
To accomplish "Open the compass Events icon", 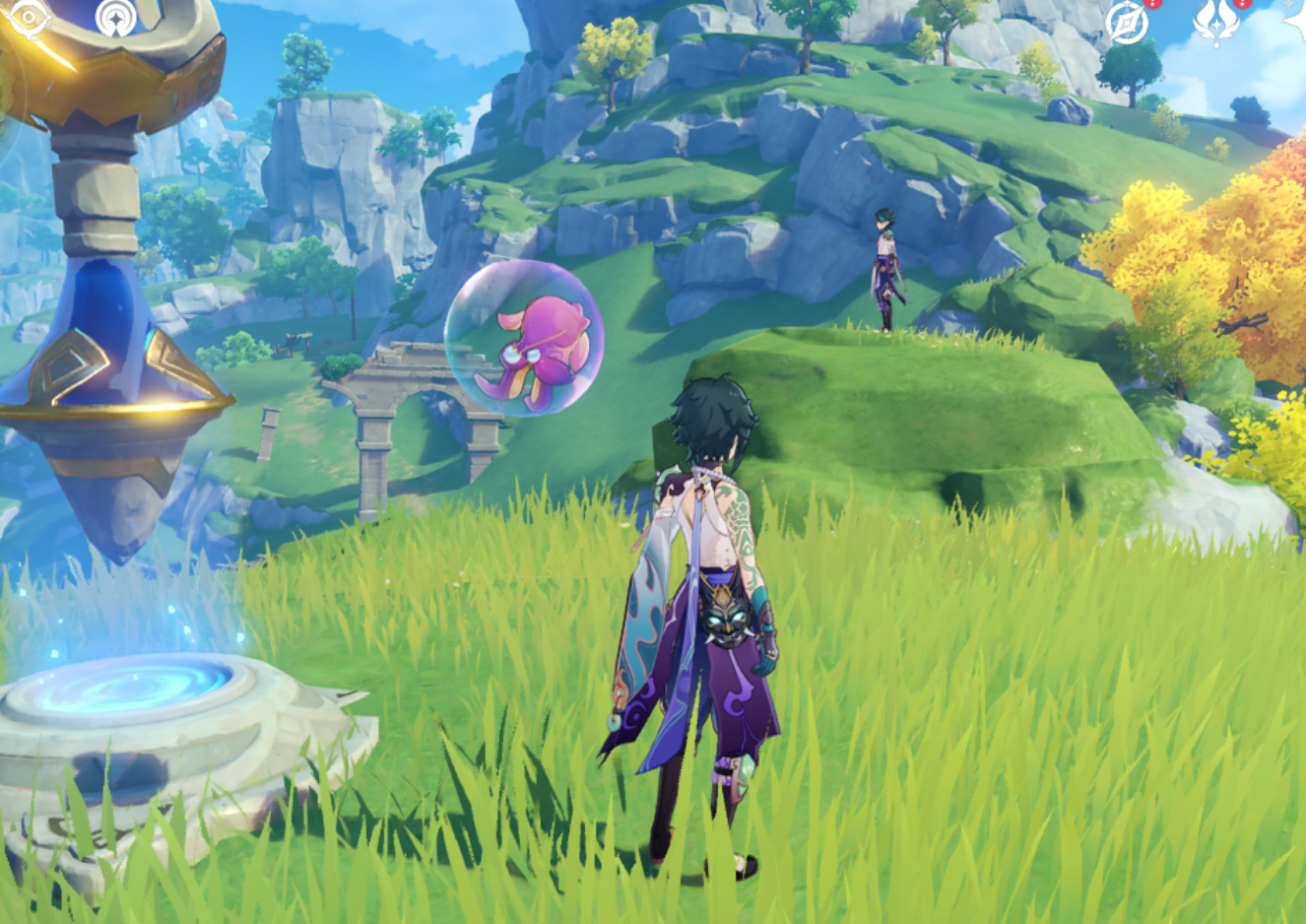I will (x=1127, y=22).
